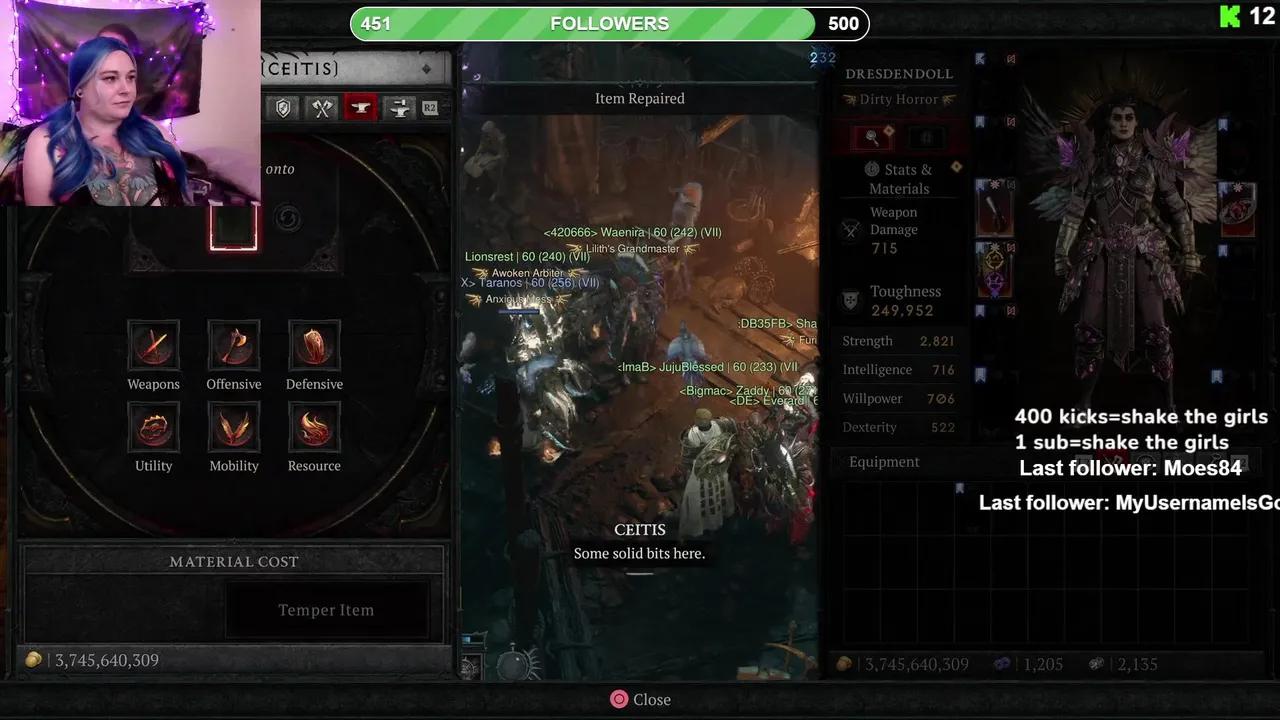Switch to the hammer and anvil tab
The width and height of the screenshot is (1280, 720).
[x=399, y=108]
